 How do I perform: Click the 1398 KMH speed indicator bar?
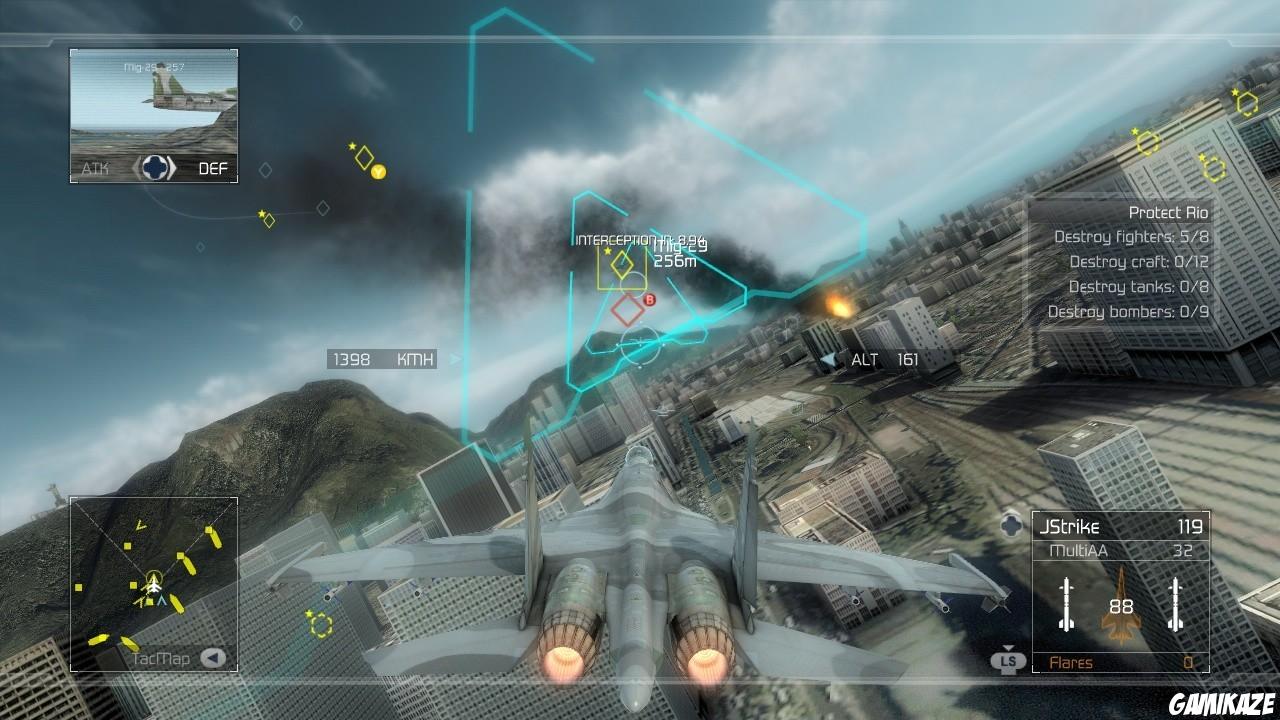coord(380,358)
